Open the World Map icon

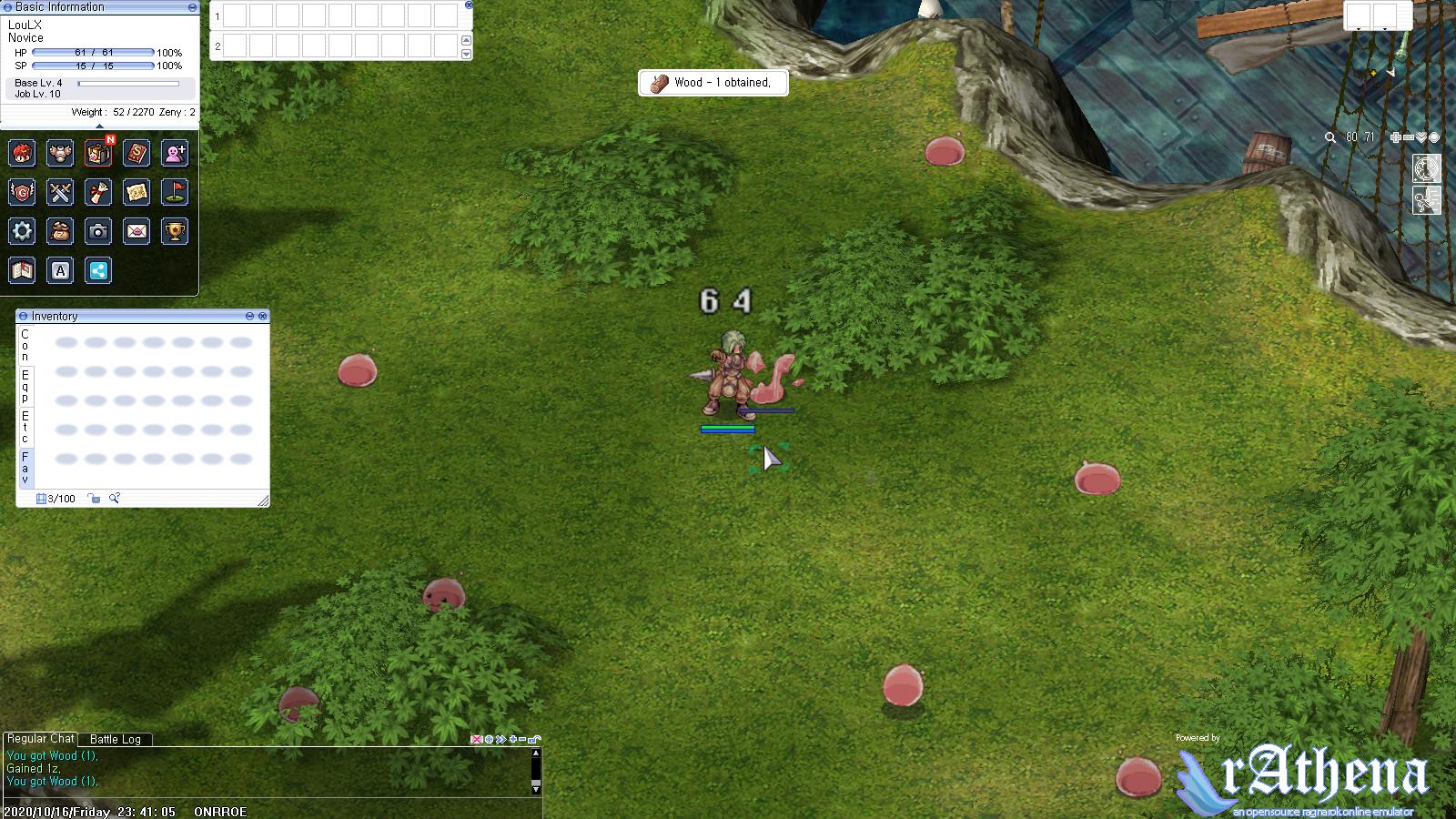point(136,192)
